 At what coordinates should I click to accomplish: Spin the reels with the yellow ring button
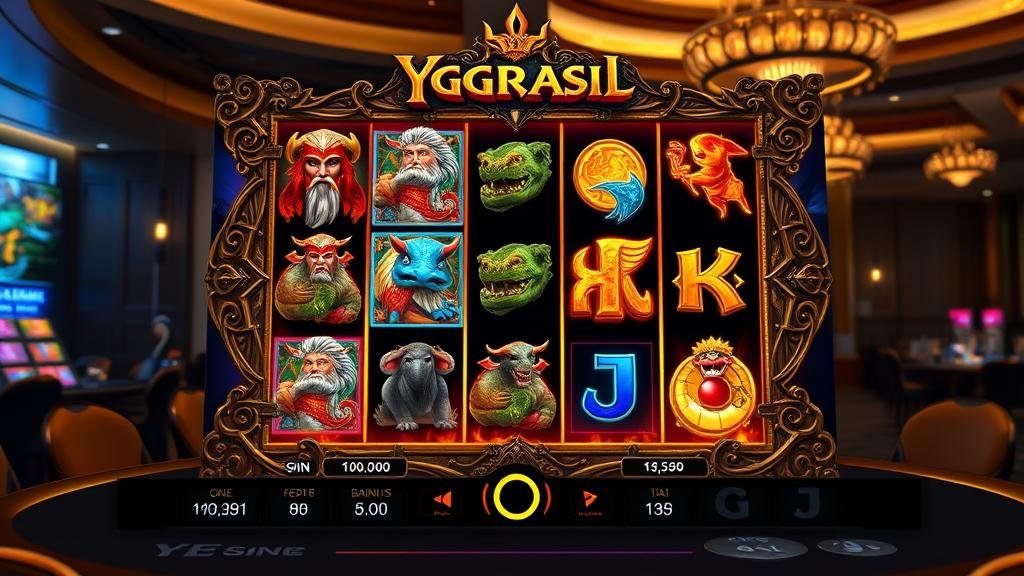(x=516, y=497)
